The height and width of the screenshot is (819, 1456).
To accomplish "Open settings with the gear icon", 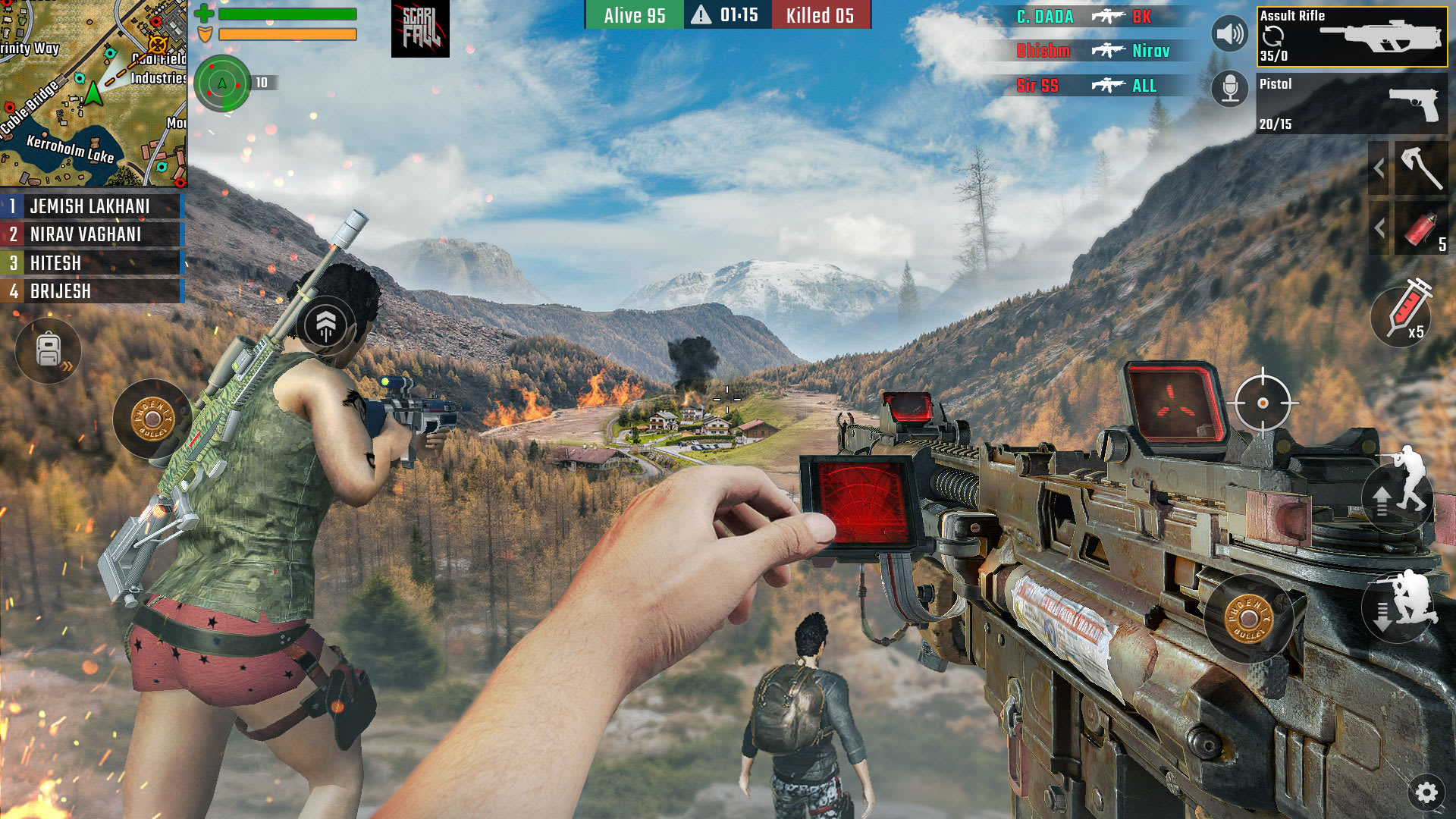I will point(1426,792).
